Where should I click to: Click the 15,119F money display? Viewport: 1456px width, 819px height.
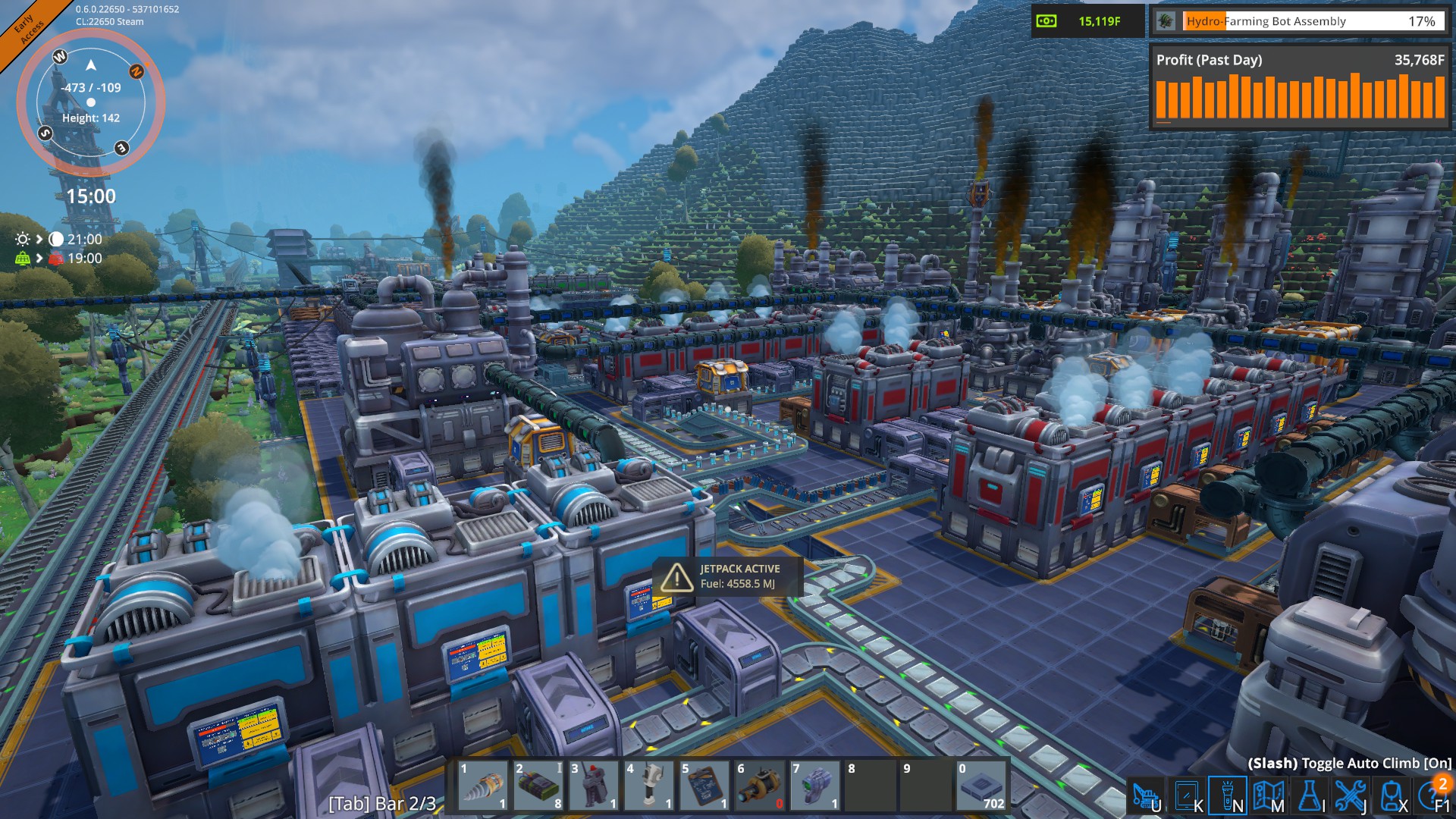pos(1087,21)
